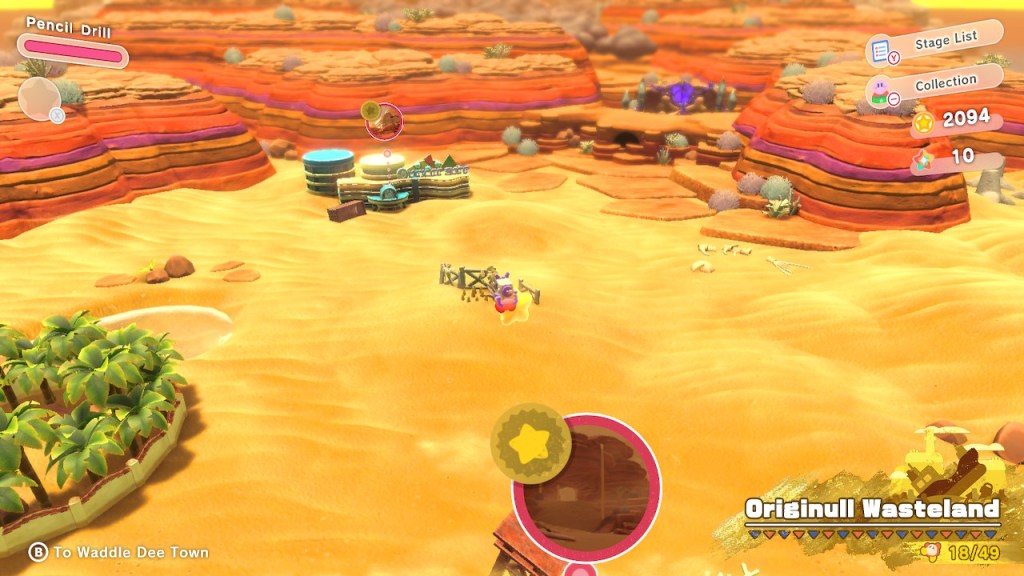1024x576 pixels.
Task: Click the small stage marker above the buildings
Action: tap(383, 121)
